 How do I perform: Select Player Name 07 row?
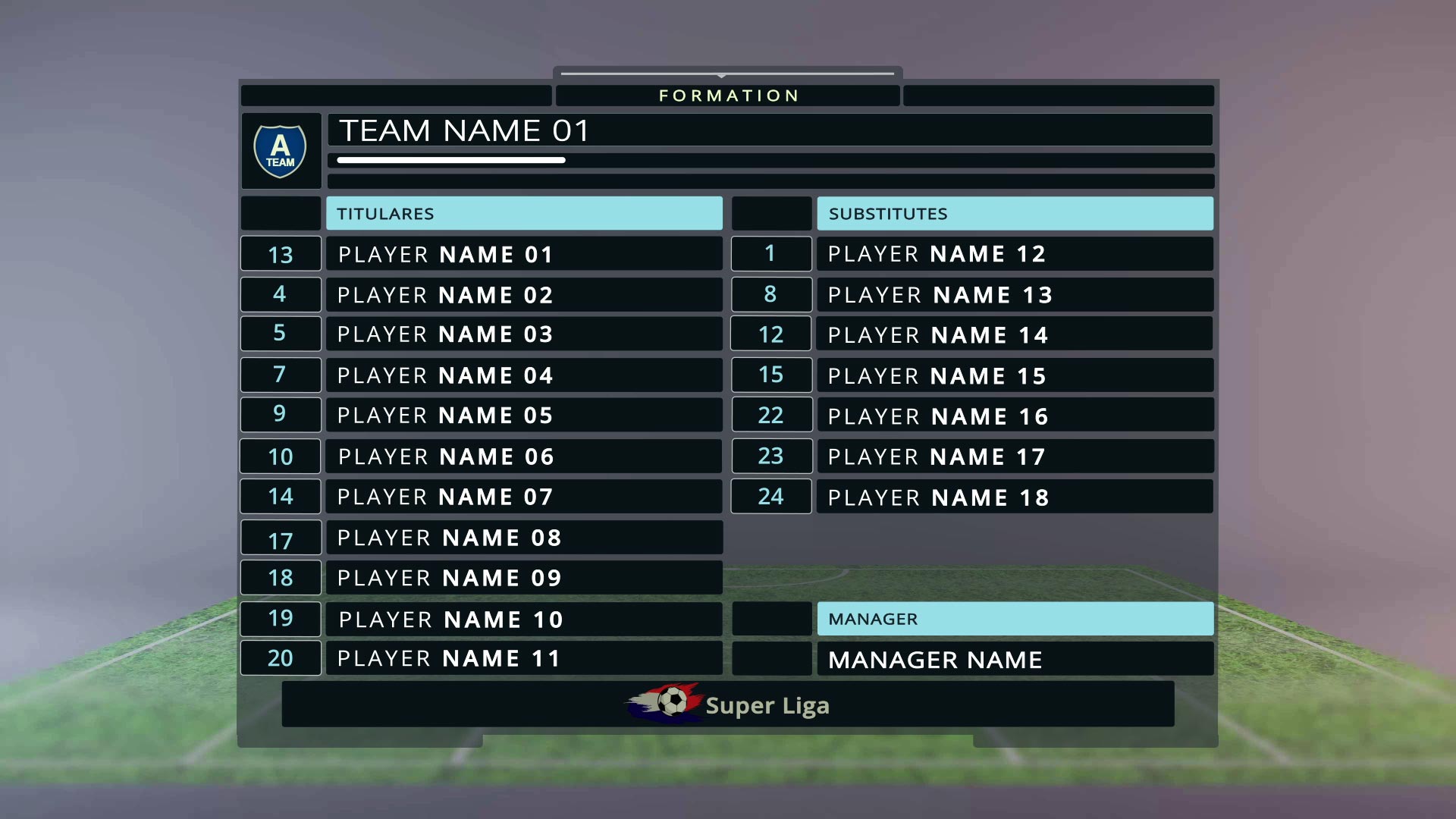click(x=523, y=497)
